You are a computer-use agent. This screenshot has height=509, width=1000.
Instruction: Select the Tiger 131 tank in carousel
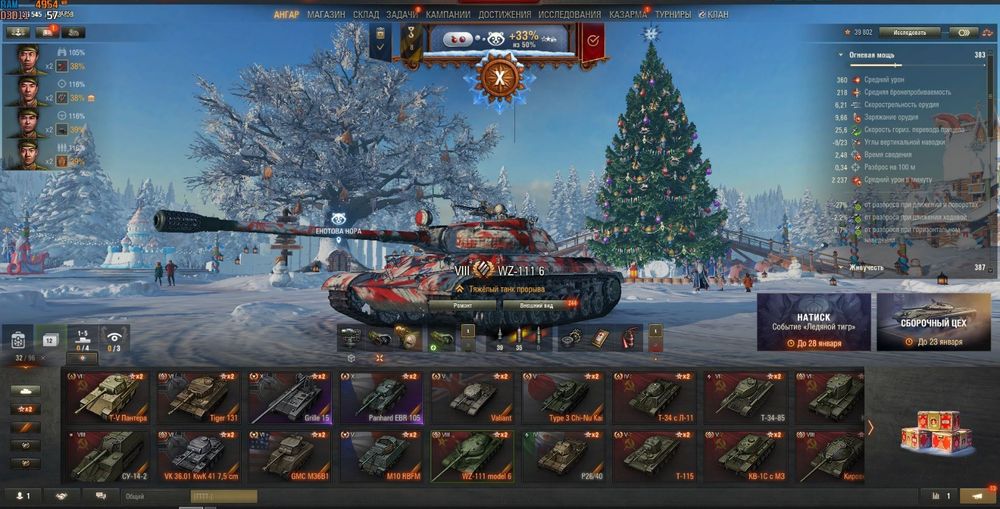(198, 398)
